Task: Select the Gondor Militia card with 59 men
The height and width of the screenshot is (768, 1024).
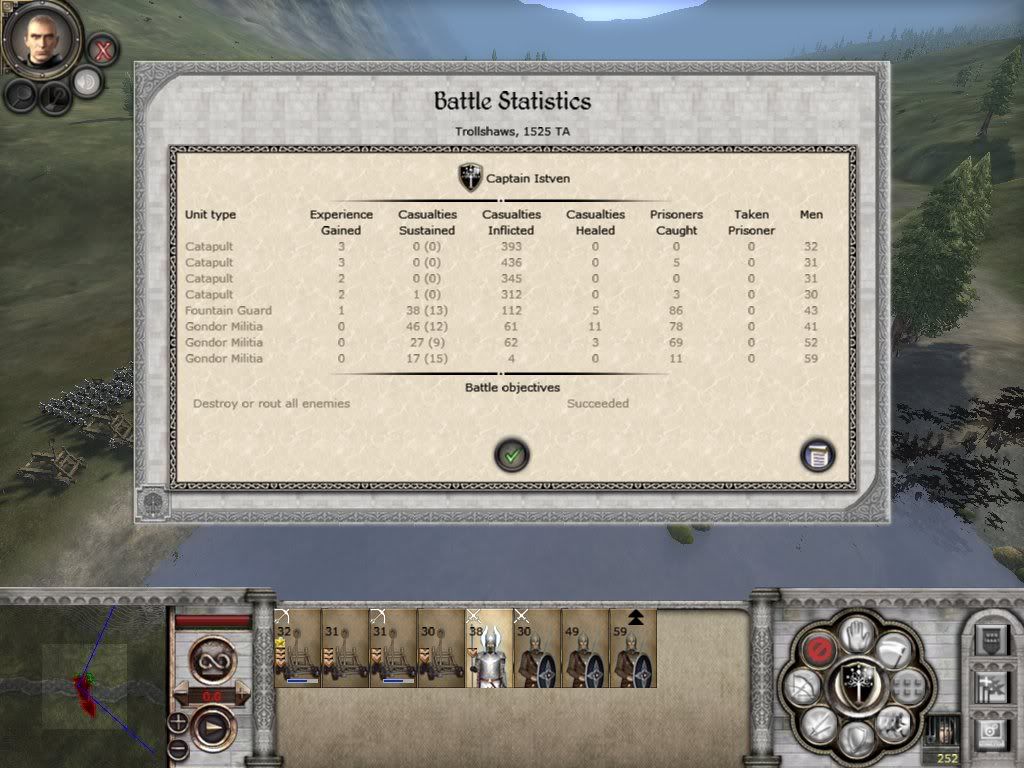Action: point(632,648)
